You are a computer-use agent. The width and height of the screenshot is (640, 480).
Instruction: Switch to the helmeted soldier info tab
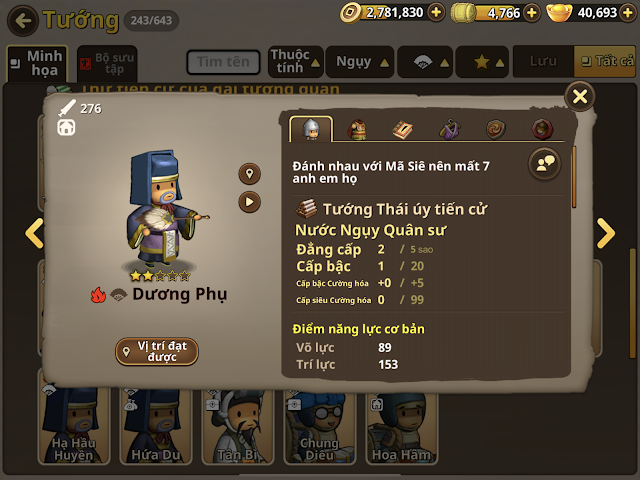[x=310, y=129]
